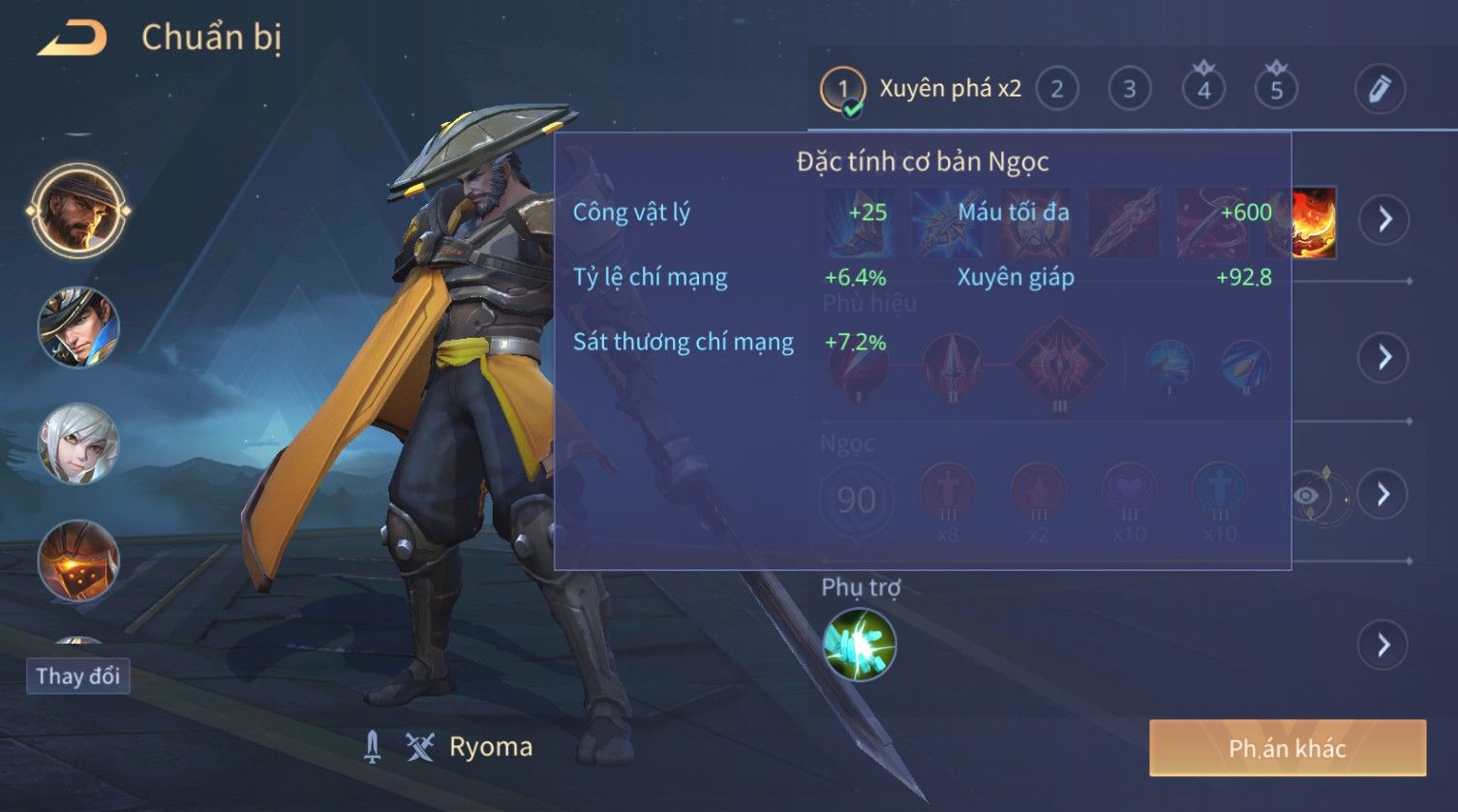Switch to loadout preset 3
Viewport: 1458px width, 812px height.
tap(1129, 90)
